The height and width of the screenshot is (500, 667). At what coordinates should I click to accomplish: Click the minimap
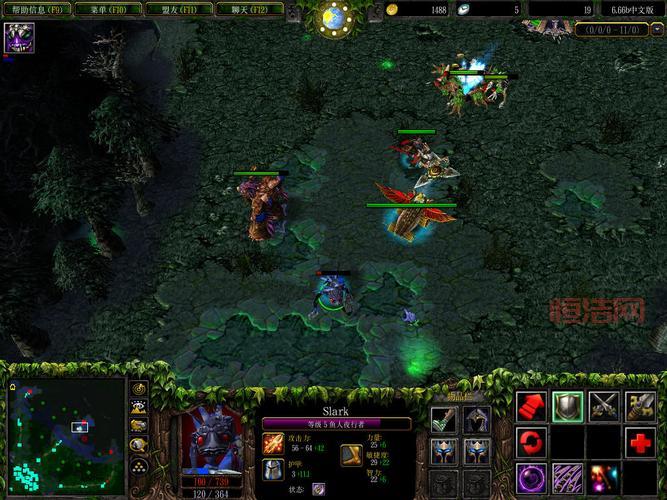pyautogui.click(x=66, y=436)
